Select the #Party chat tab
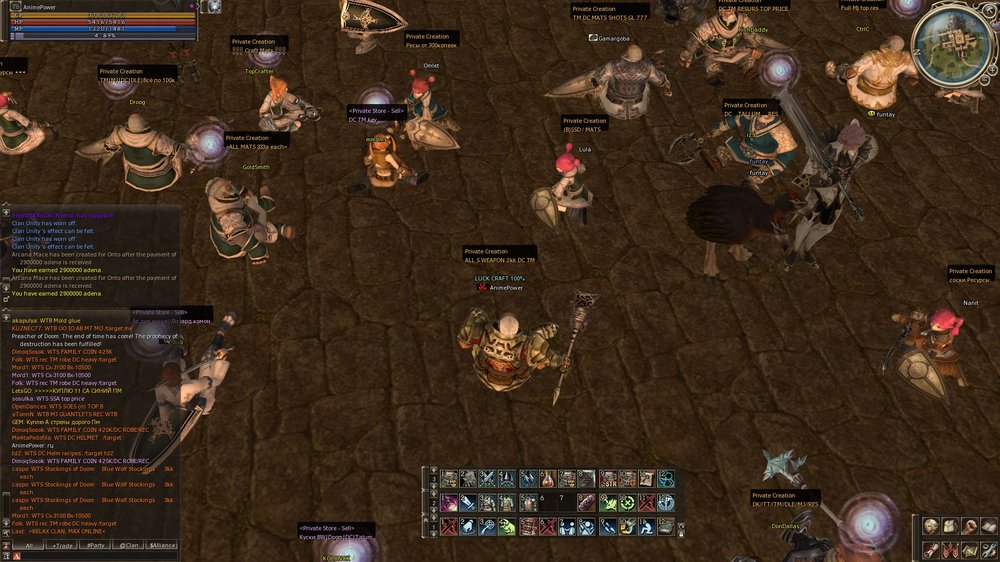Viewport: 1000px width, 562px height. pyautogui.click(x=96, y=545)
